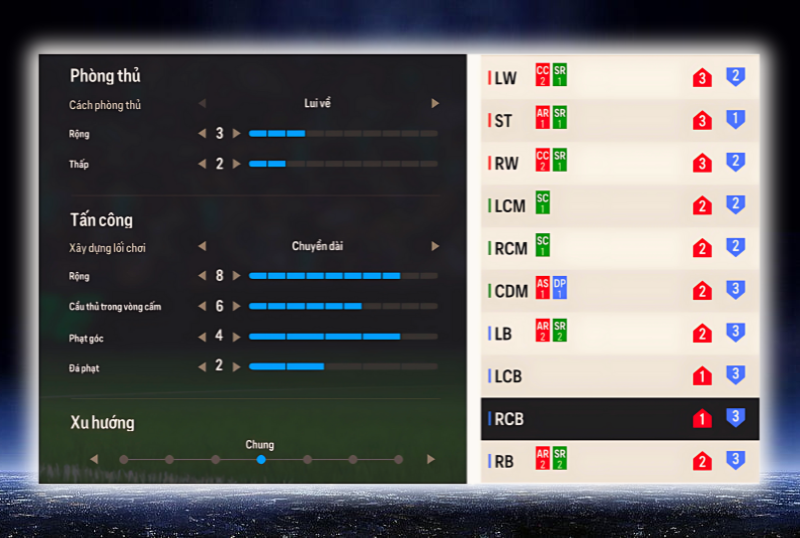Open the CDM position row
Viewport: 800px width, 538px height.
click(x=618, y=291)
